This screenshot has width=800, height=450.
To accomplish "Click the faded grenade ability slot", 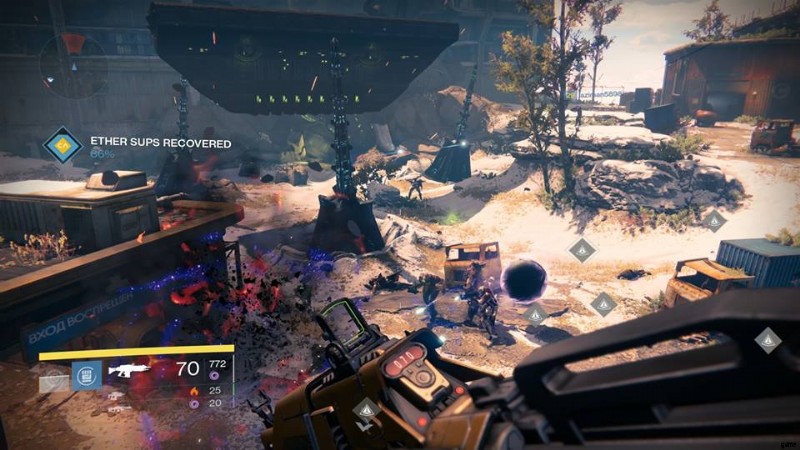I will [x=54, y=379].
